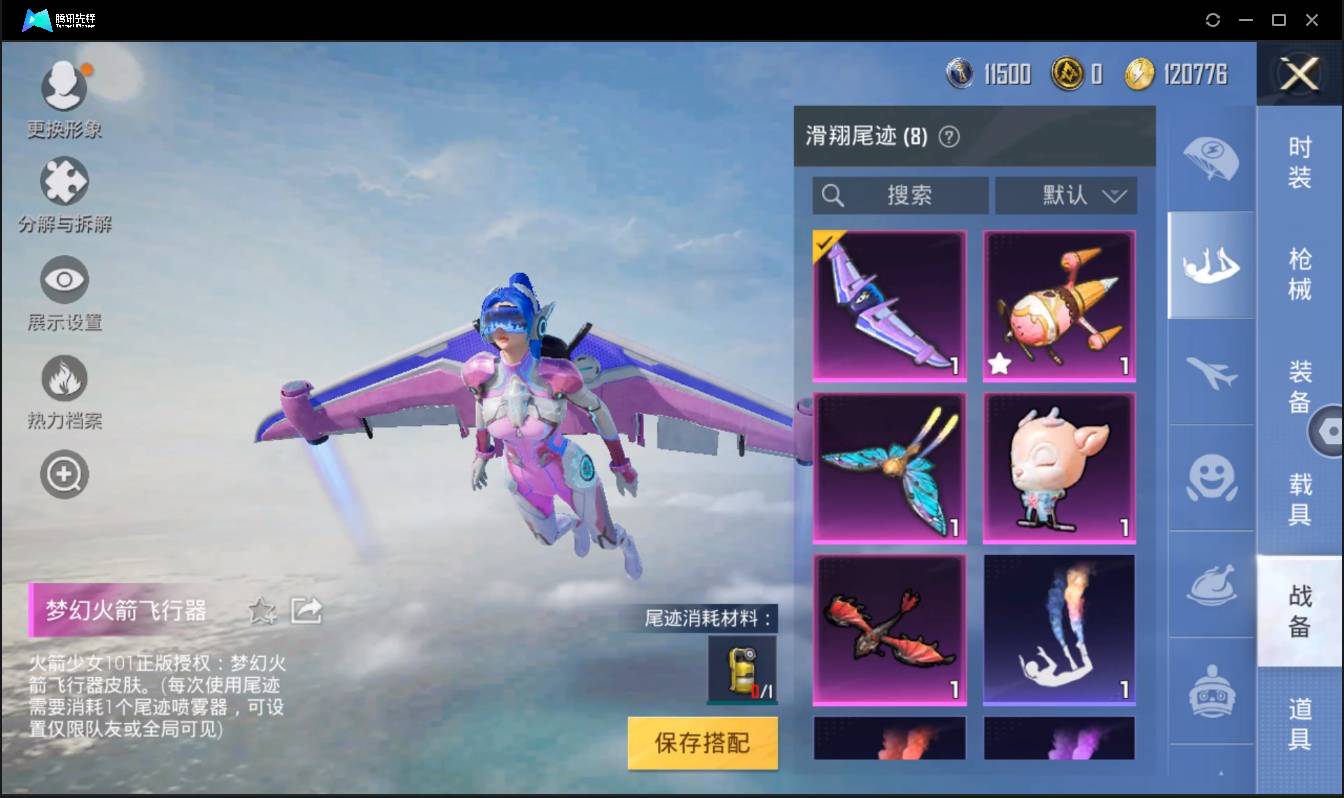
Task: Open the emote face category icon
Action: click(x=1210, y=480)
